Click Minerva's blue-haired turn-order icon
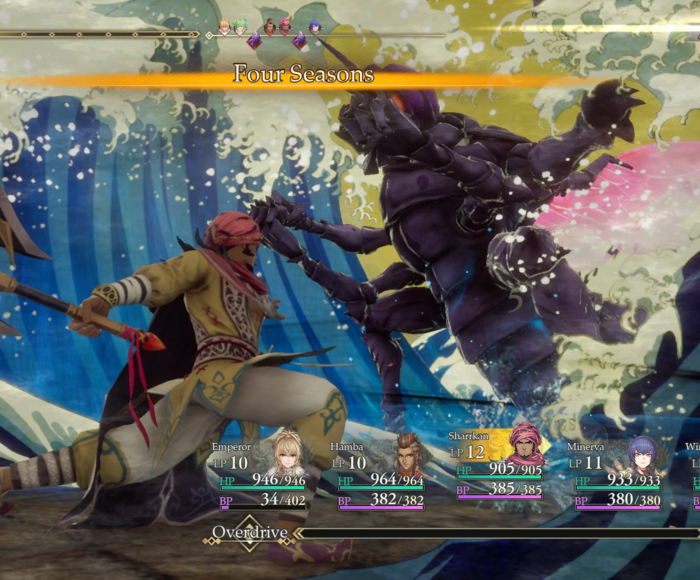The width and height of the screenshot is (700, 580). [x=314, y=27]
